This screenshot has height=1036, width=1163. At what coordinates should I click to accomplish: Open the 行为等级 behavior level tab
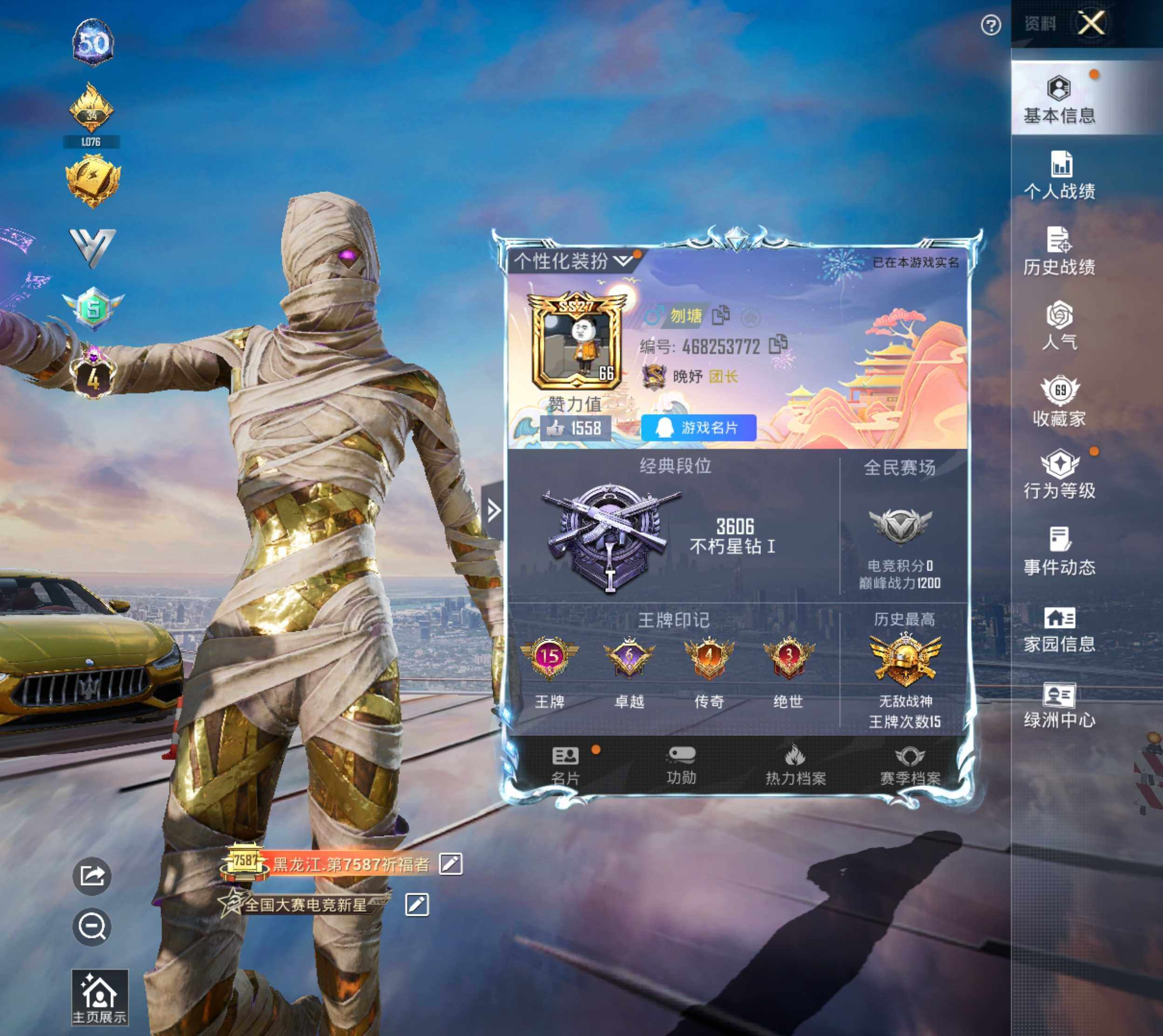click(x=1060, y=476)
